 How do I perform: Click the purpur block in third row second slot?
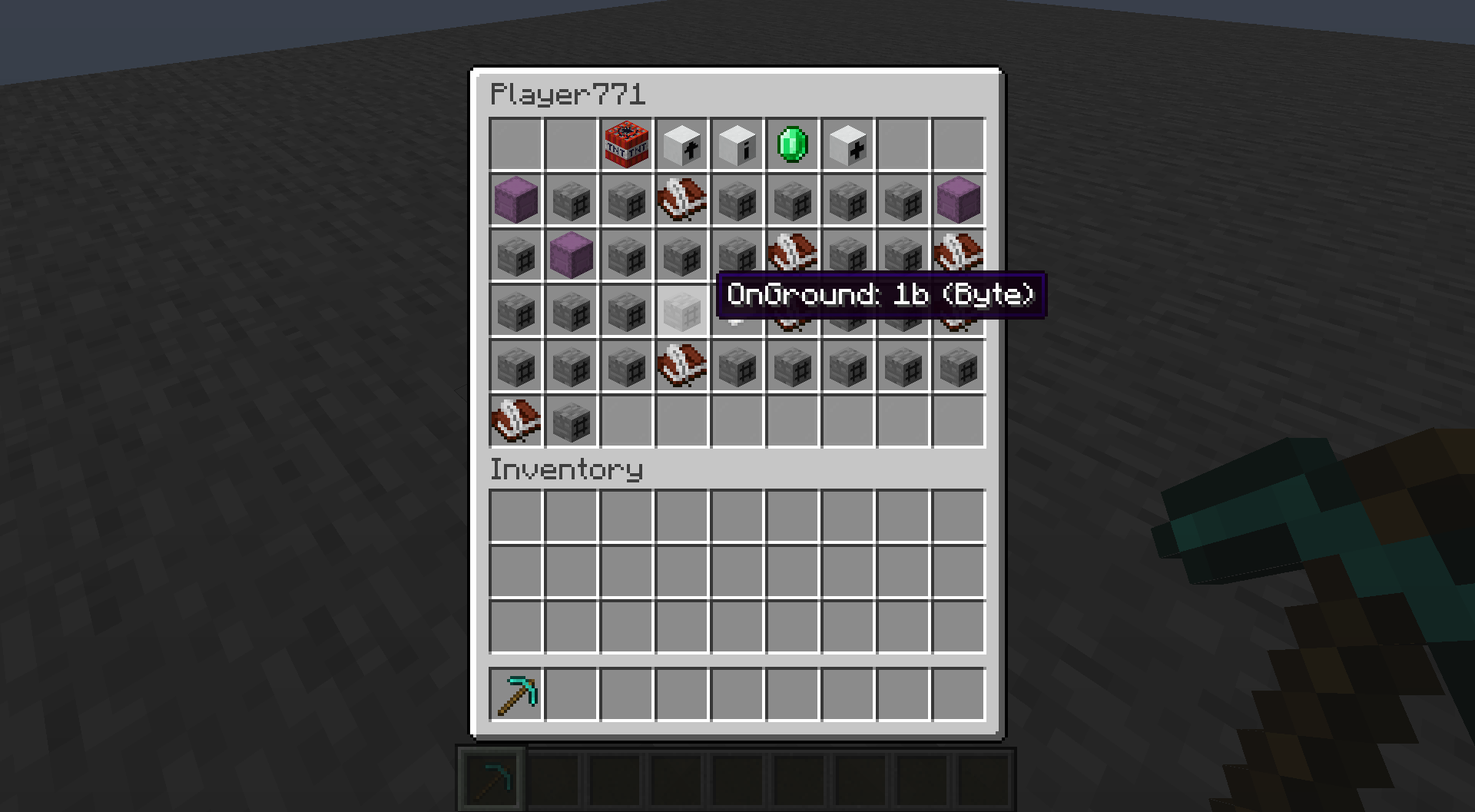click(x=571, y=256)
